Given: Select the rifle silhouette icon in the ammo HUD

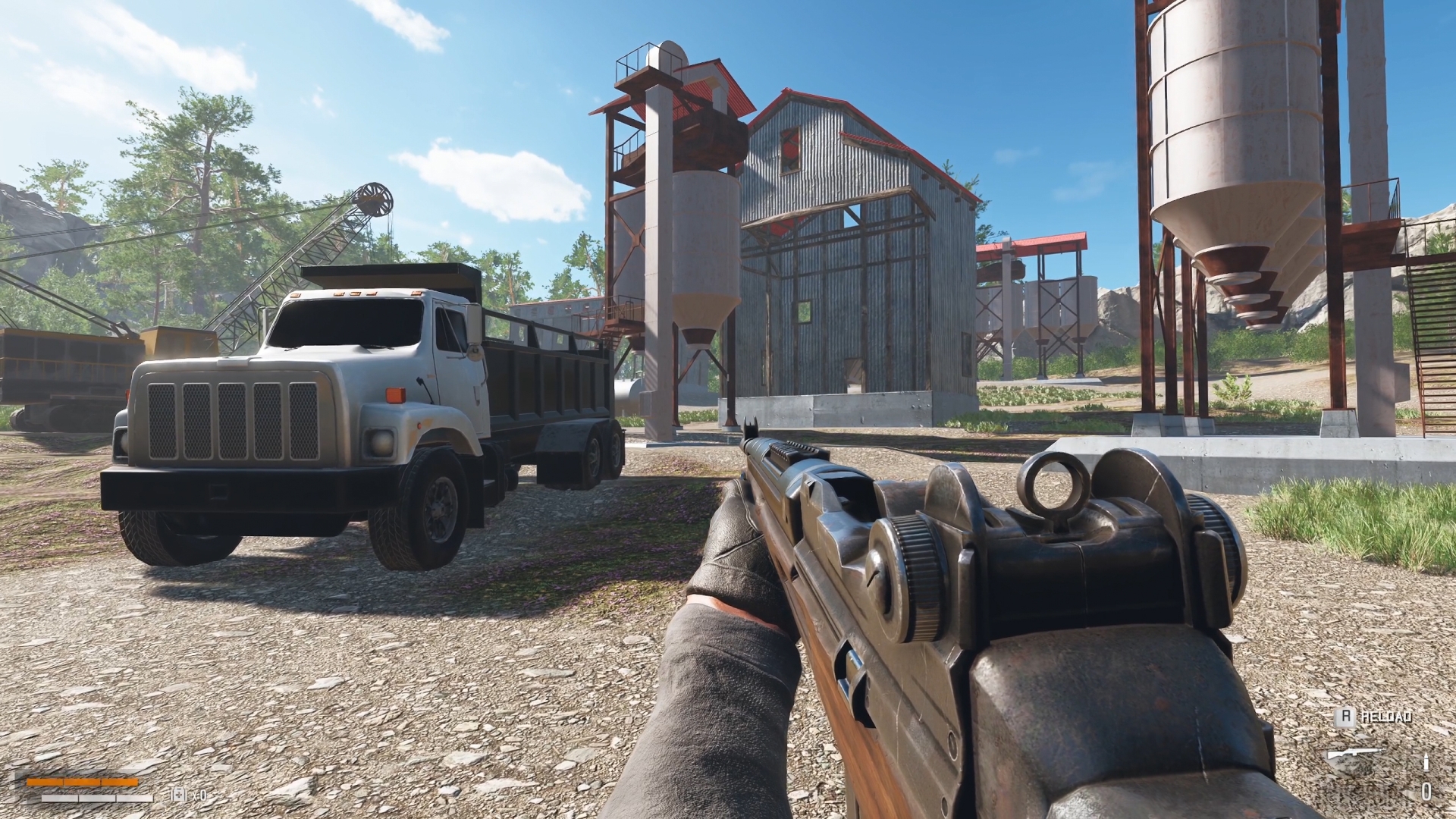Looking at the screenshot, I should click(x=1355, y=752).
